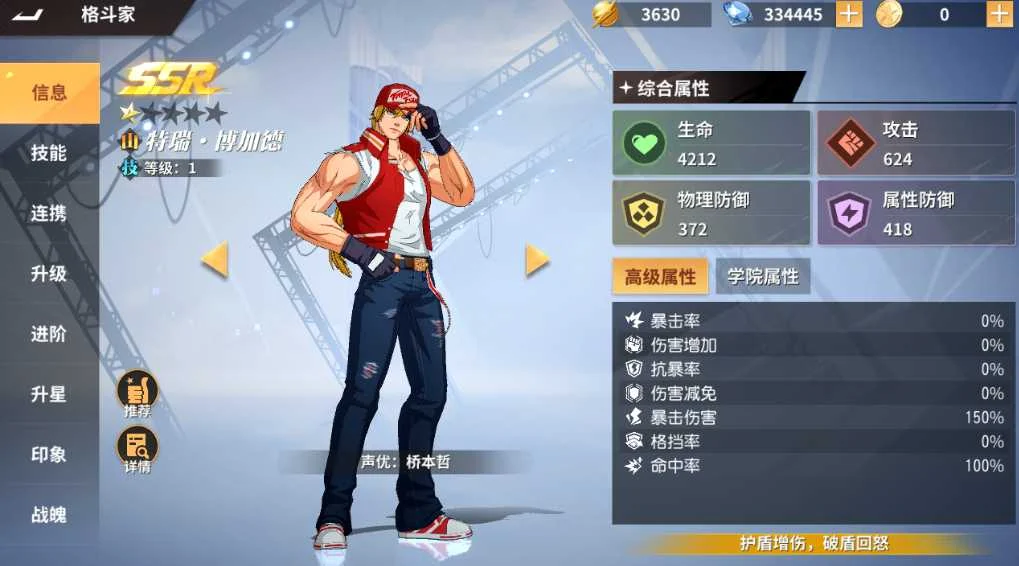The width and height of the screenshot is (1019, 566).
Task: Switch to the 进阶 tab
Action: pos(49,334)
